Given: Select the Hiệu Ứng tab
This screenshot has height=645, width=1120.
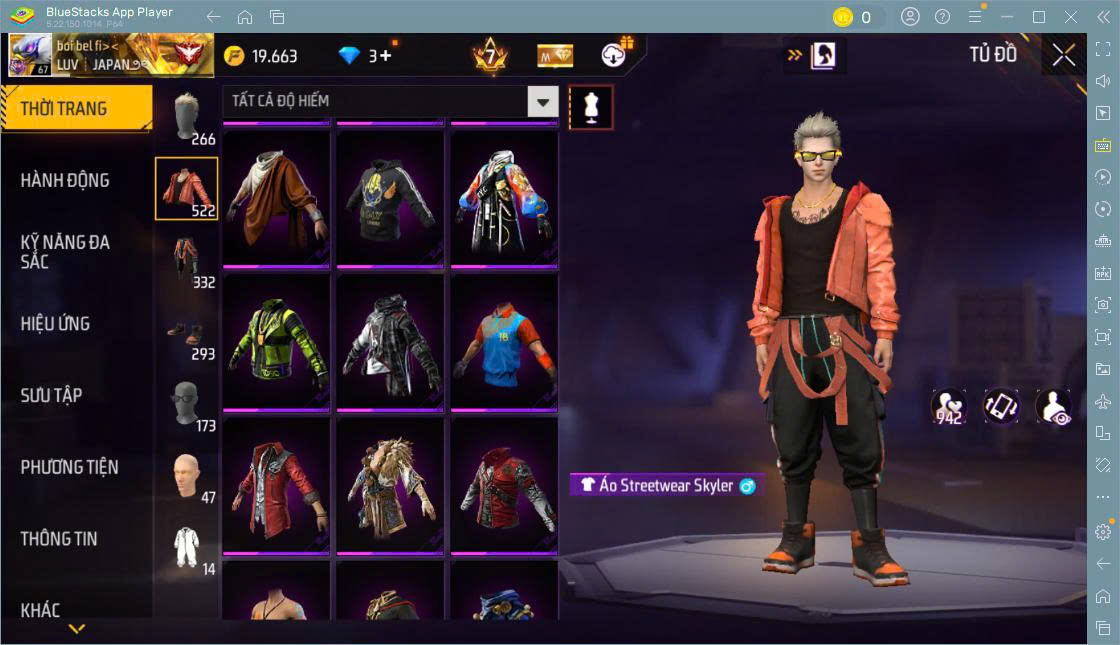Looking at the screenshot, I should (56, 324).
